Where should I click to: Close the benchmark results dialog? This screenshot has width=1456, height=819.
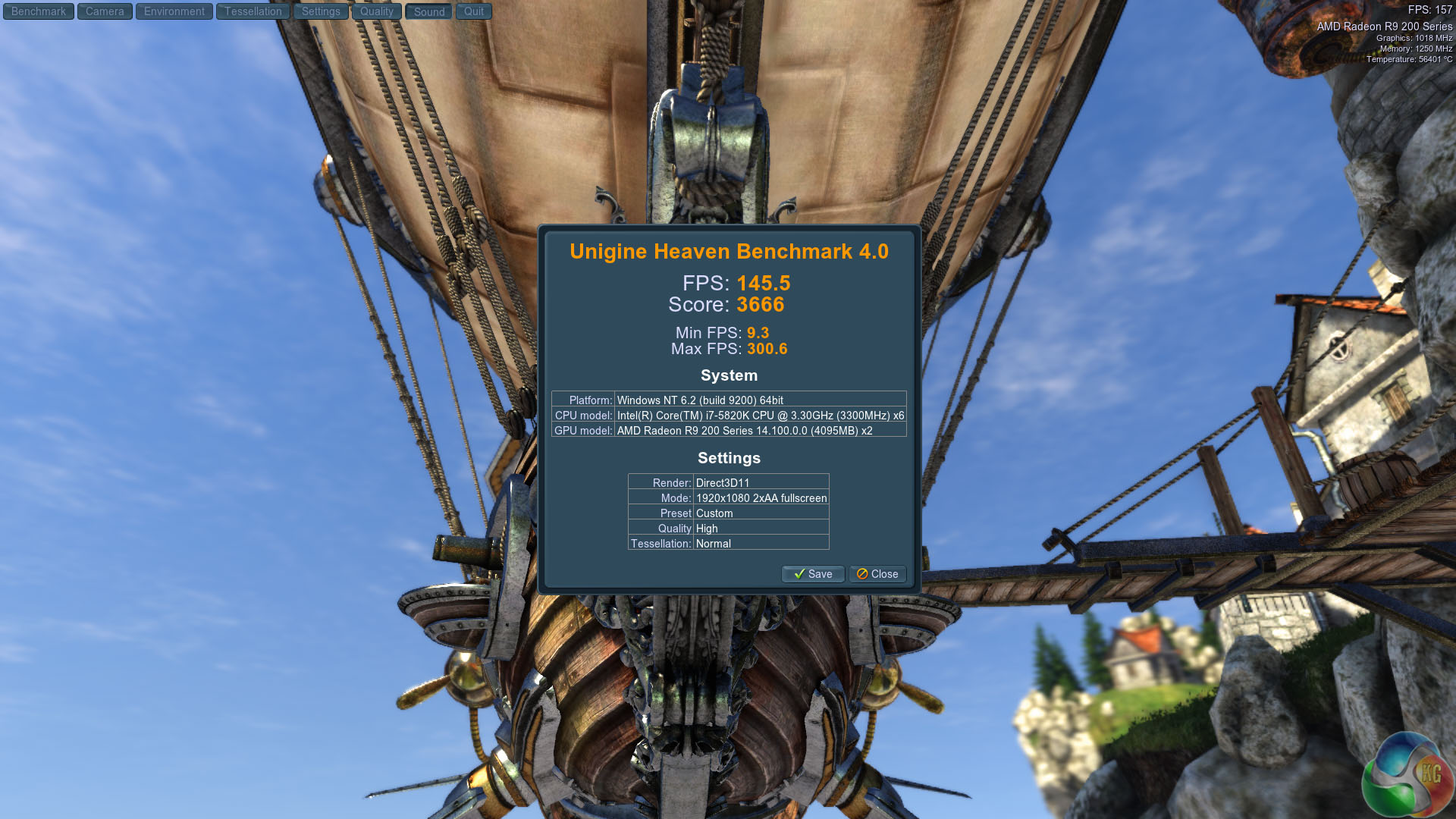point(877,574)
